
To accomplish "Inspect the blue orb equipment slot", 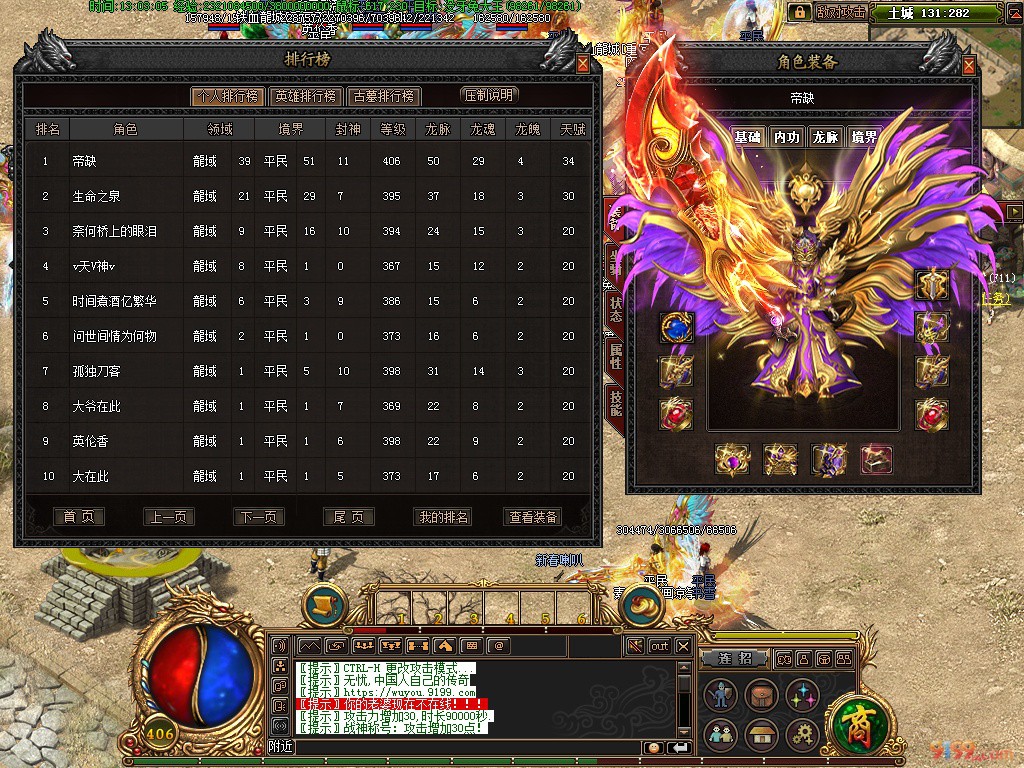I will (676, 329).
